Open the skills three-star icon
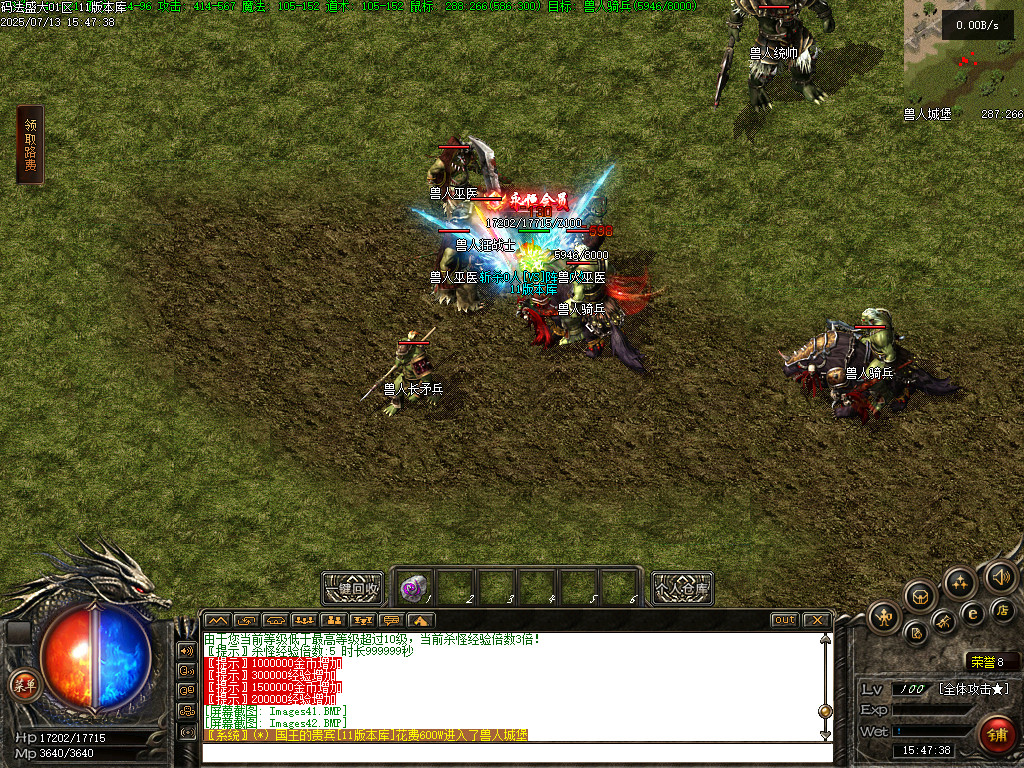This screenshot has height=768, width=1024. [960, 582]
